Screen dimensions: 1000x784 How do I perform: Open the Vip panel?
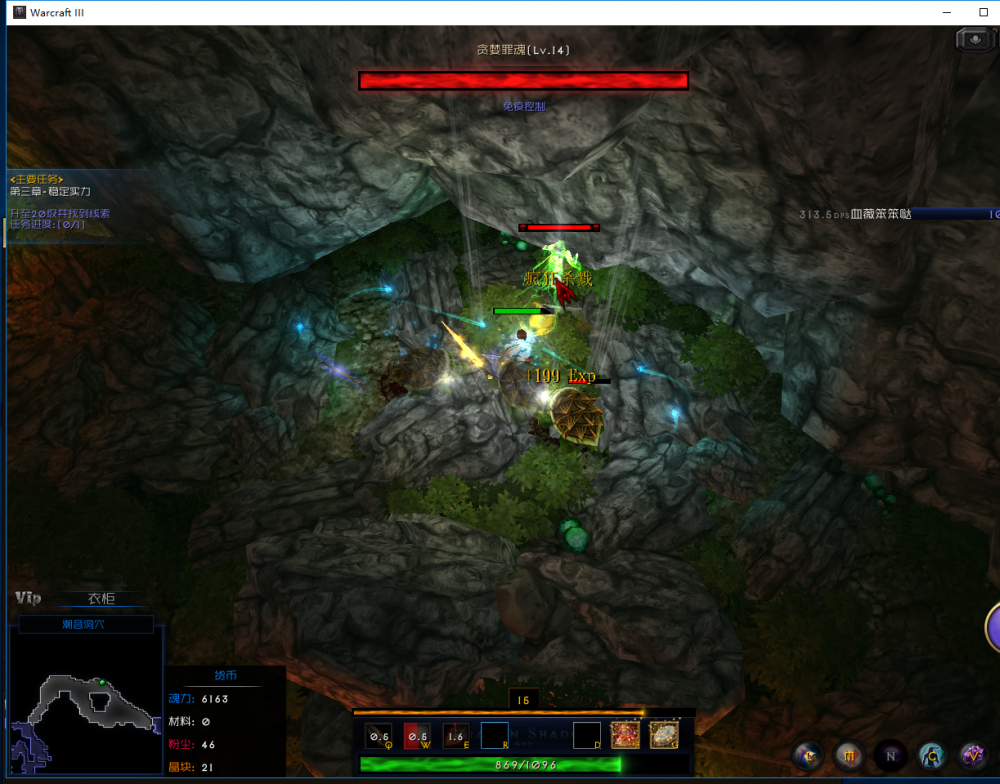tap(28, 598)
